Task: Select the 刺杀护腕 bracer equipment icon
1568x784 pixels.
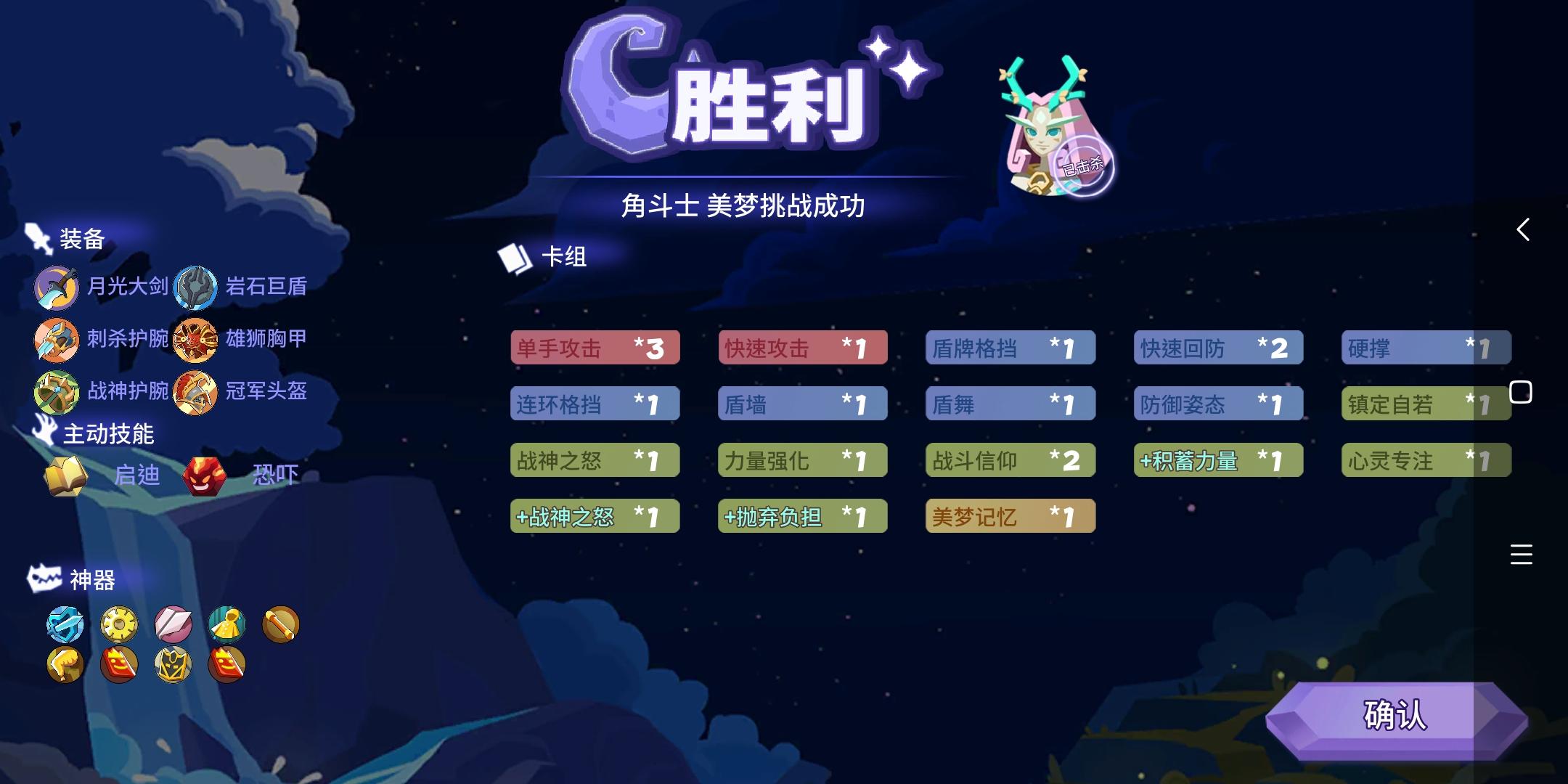Action: point(57,339)
